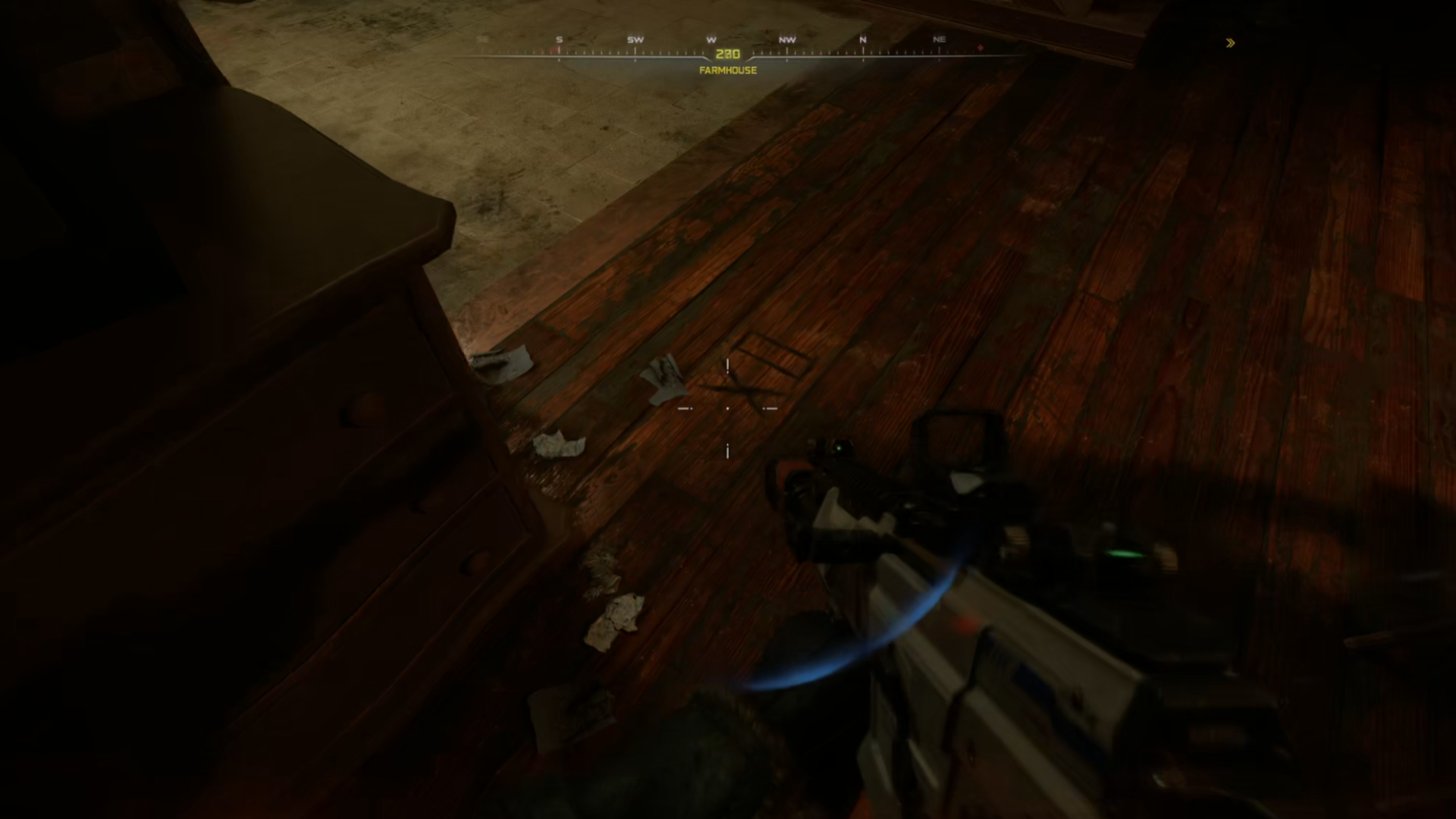Click the crosshair at screen center
The height and width of the screenshot is (819, 1456).
pyautogui.click(x=728, y=409)
